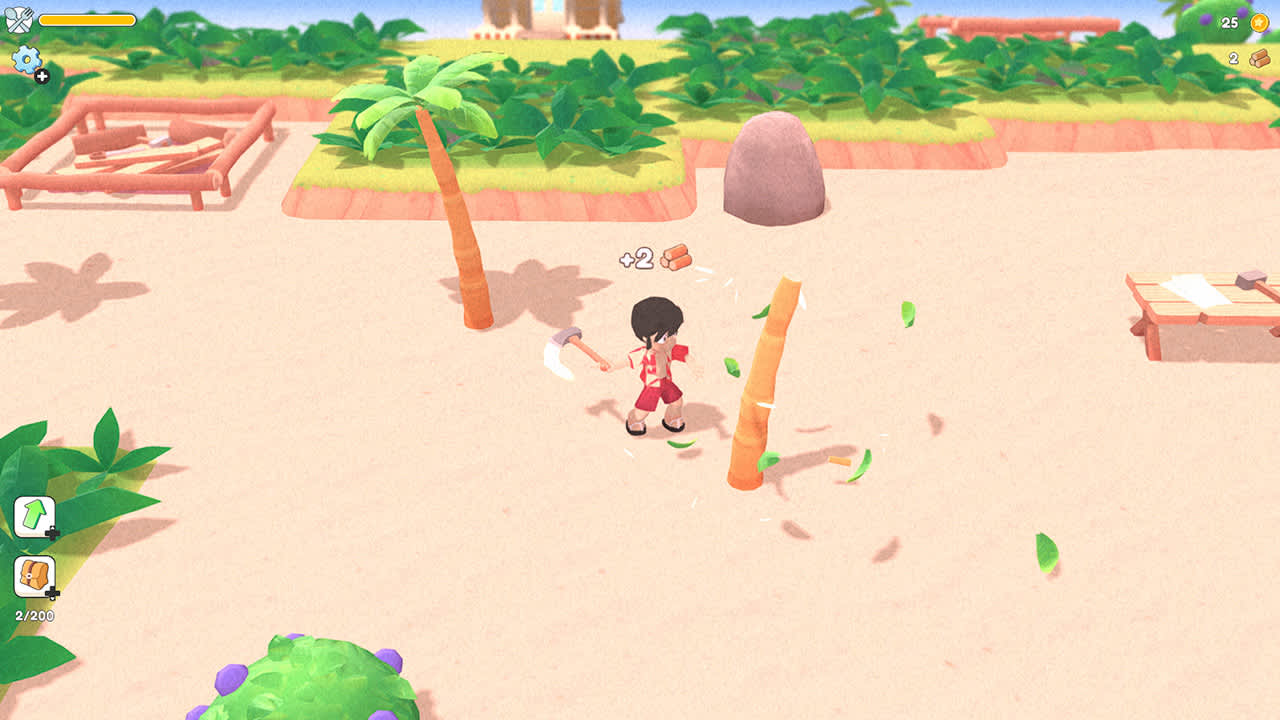The height and width of the screenshot is (720, 1280).
Task: Click the 25 star coin count
Action: (1229, 23)
